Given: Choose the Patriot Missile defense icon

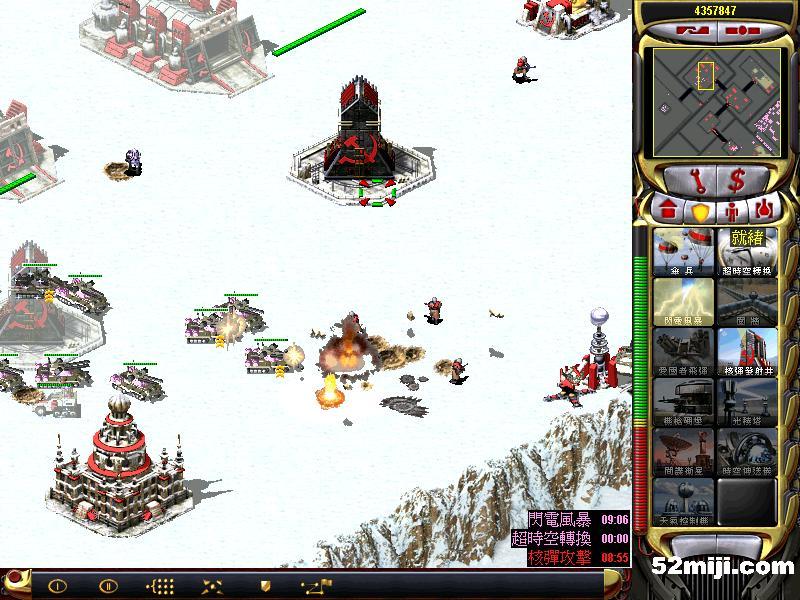Looking at the screenshot, I should pyautogui.click(x=683, y=352).
